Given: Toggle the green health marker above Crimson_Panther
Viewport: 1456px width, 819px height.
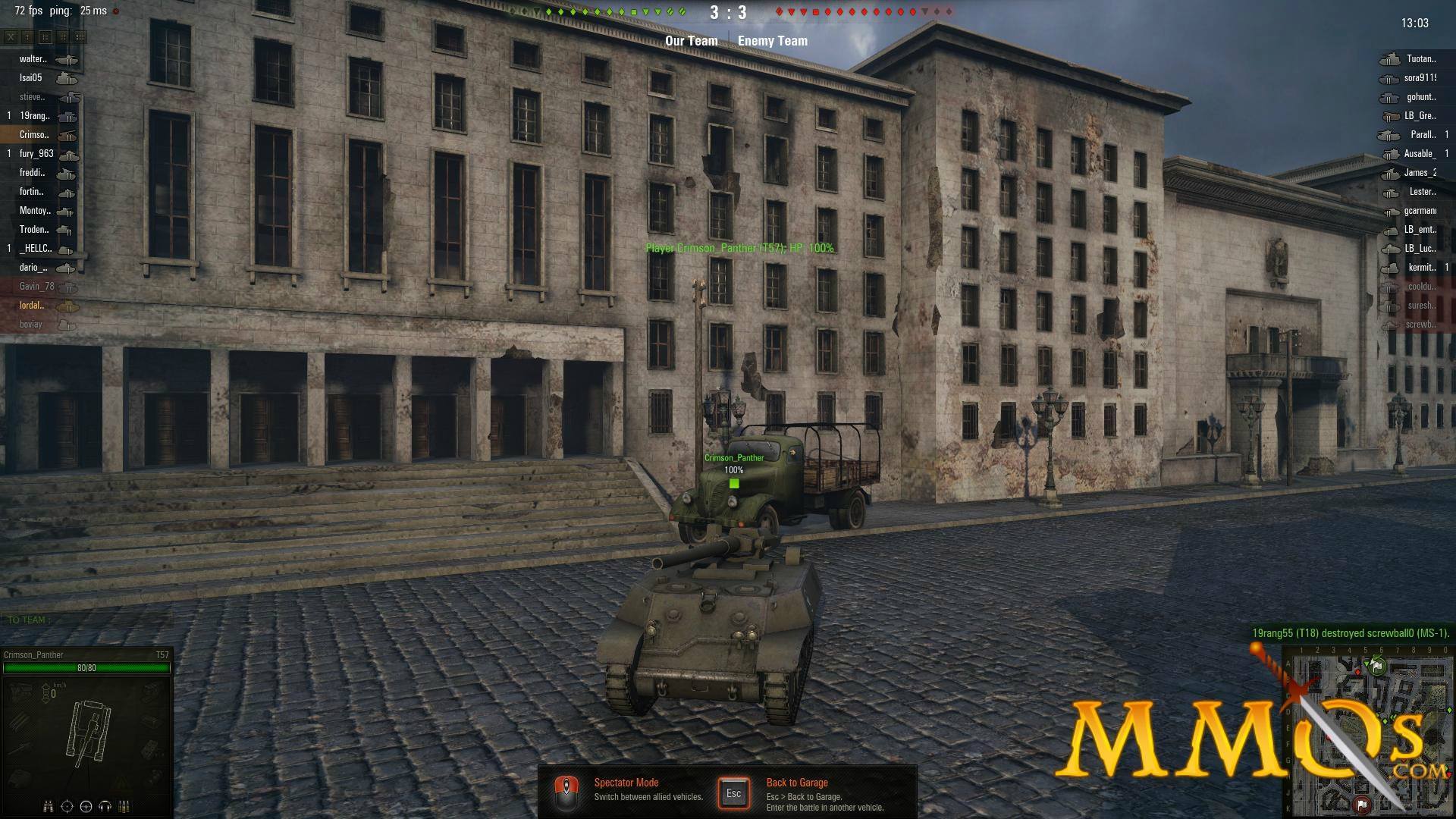Looking at the screenshot, I should pos(733,482).
